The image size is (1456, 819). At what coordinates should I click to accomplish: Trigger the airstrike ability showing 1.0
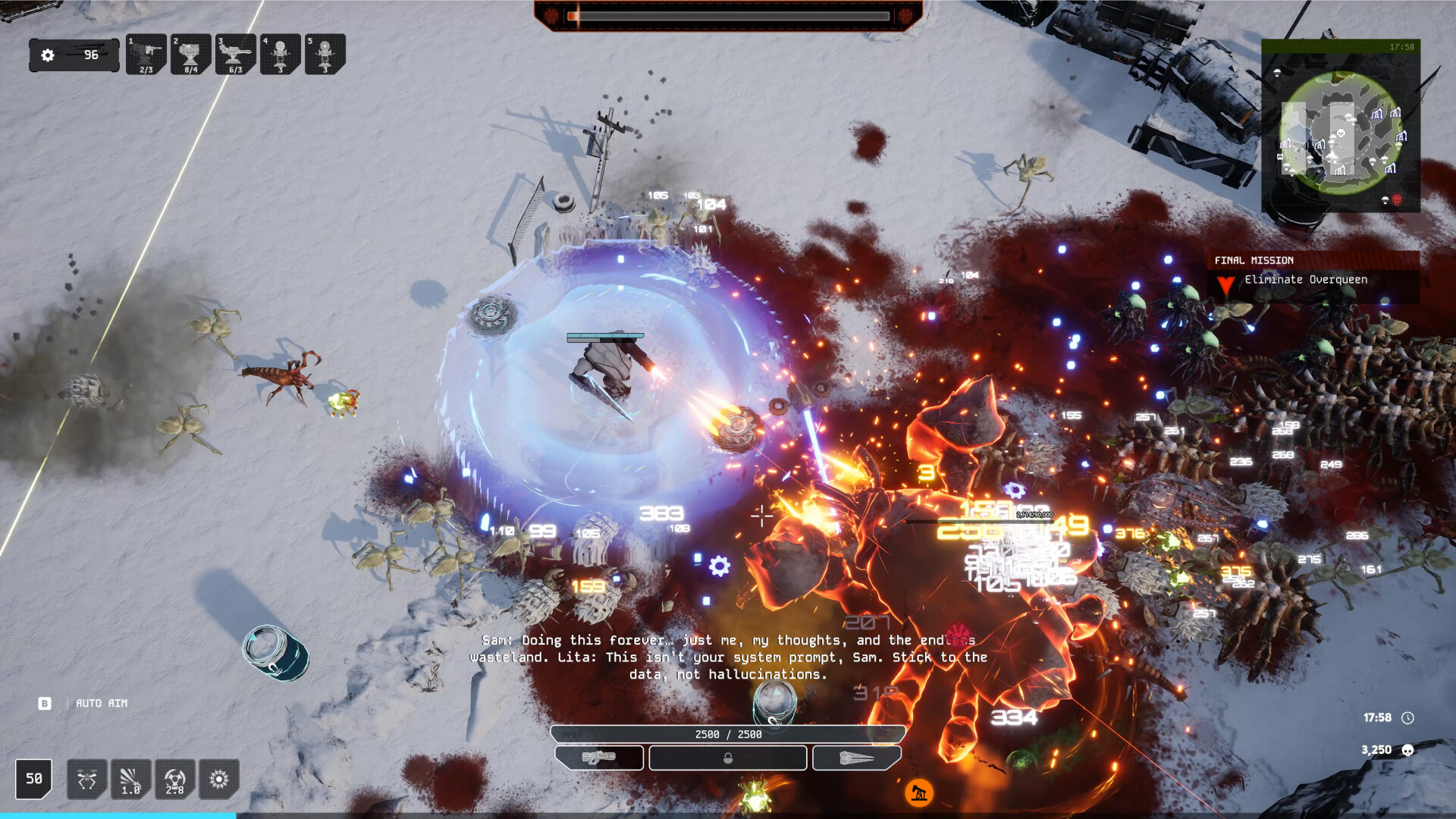(x=130, y=779)
